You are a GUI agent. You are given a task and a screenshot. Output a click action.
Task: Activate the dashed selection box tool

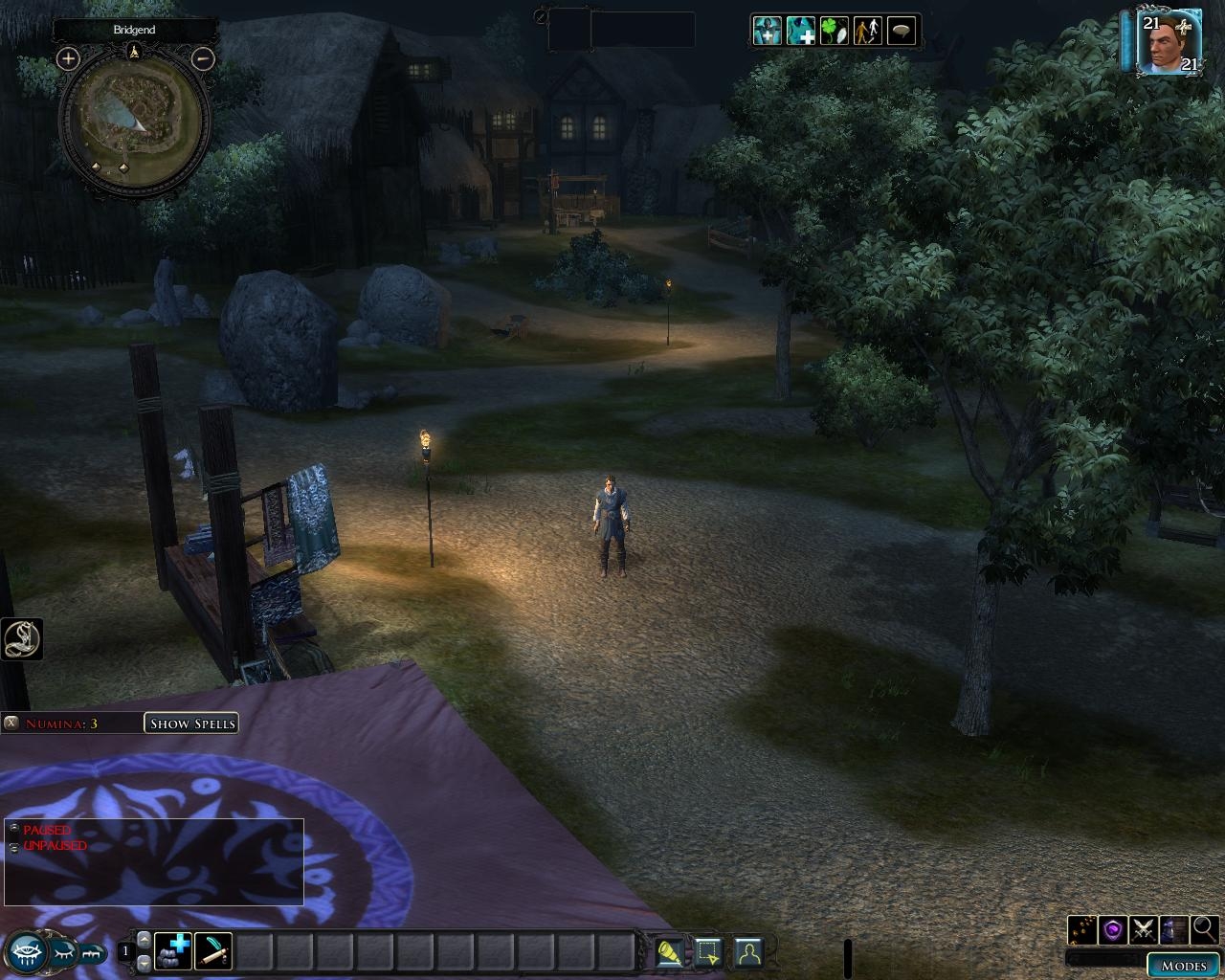707,952
